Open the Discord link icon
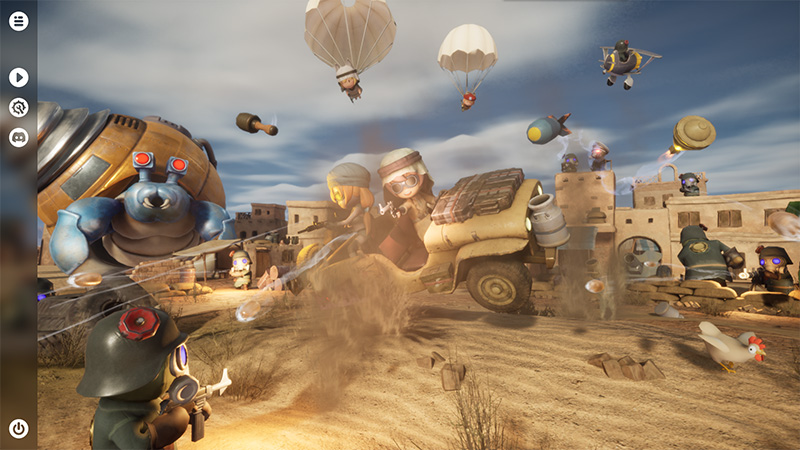The width and height of the screenshot is (800, 450). (x=18, y=138)
